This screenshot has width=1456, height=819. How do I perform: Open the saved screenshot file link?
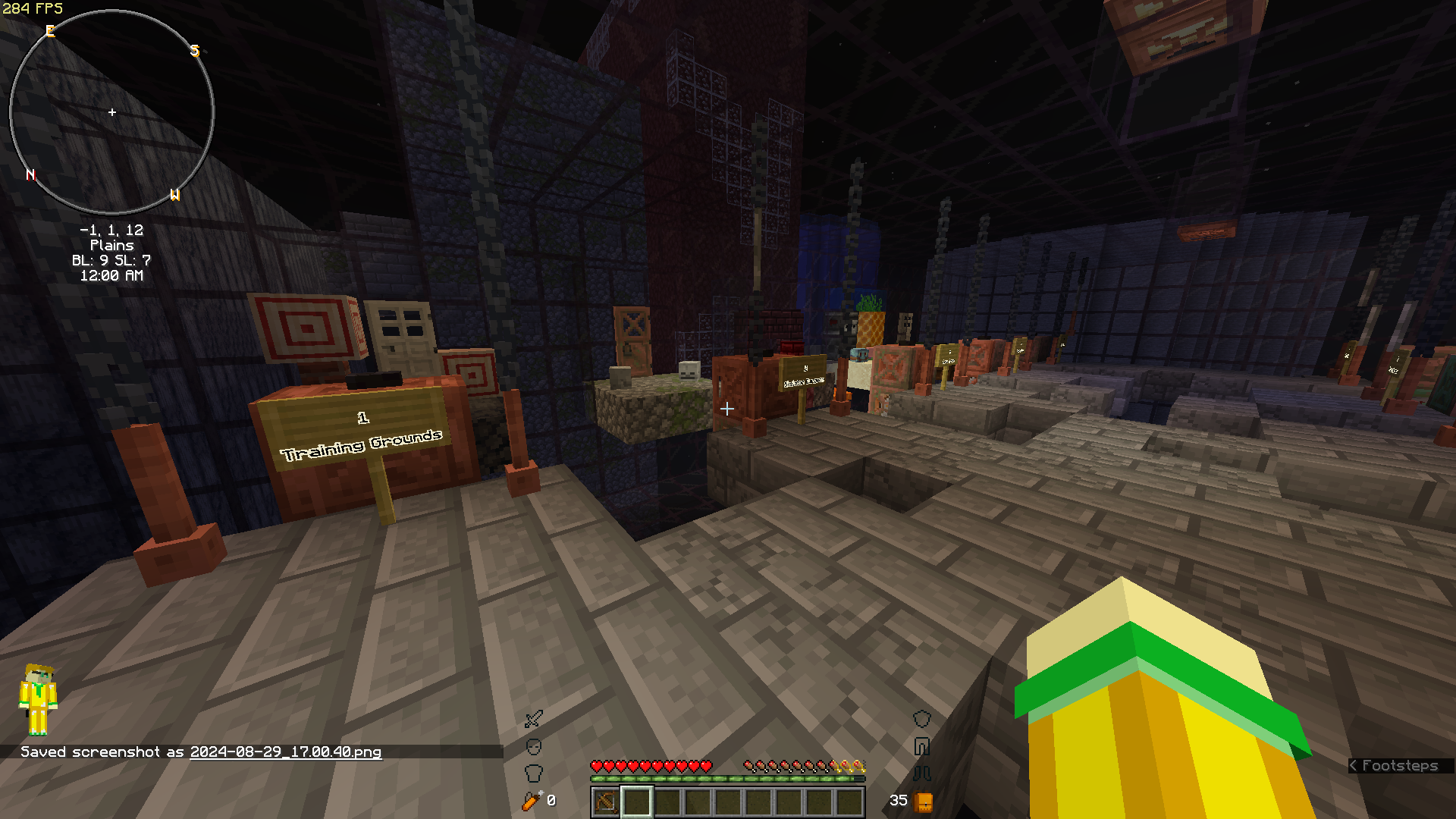[285, 752]
